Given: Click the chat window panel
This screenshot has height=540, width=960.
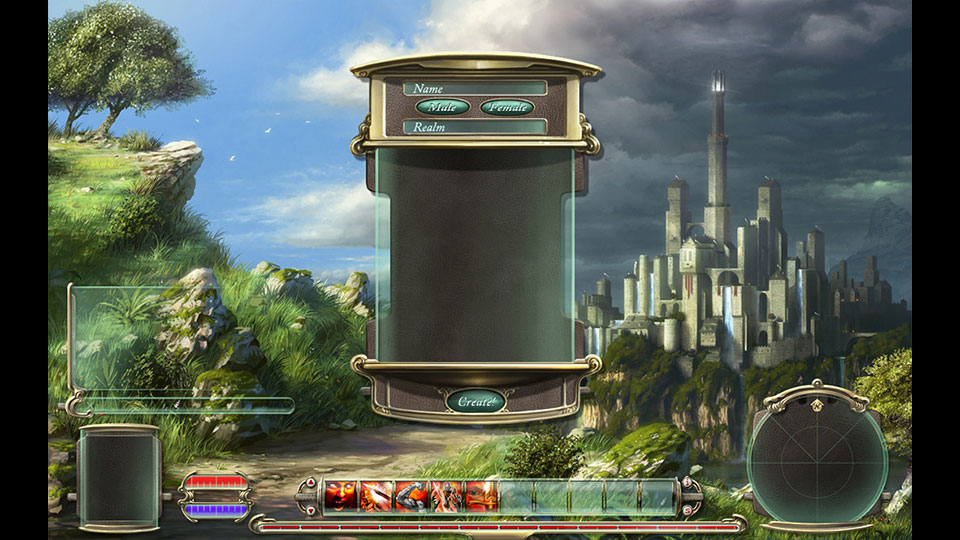Looking at the screenshot, I should point(180,340).
